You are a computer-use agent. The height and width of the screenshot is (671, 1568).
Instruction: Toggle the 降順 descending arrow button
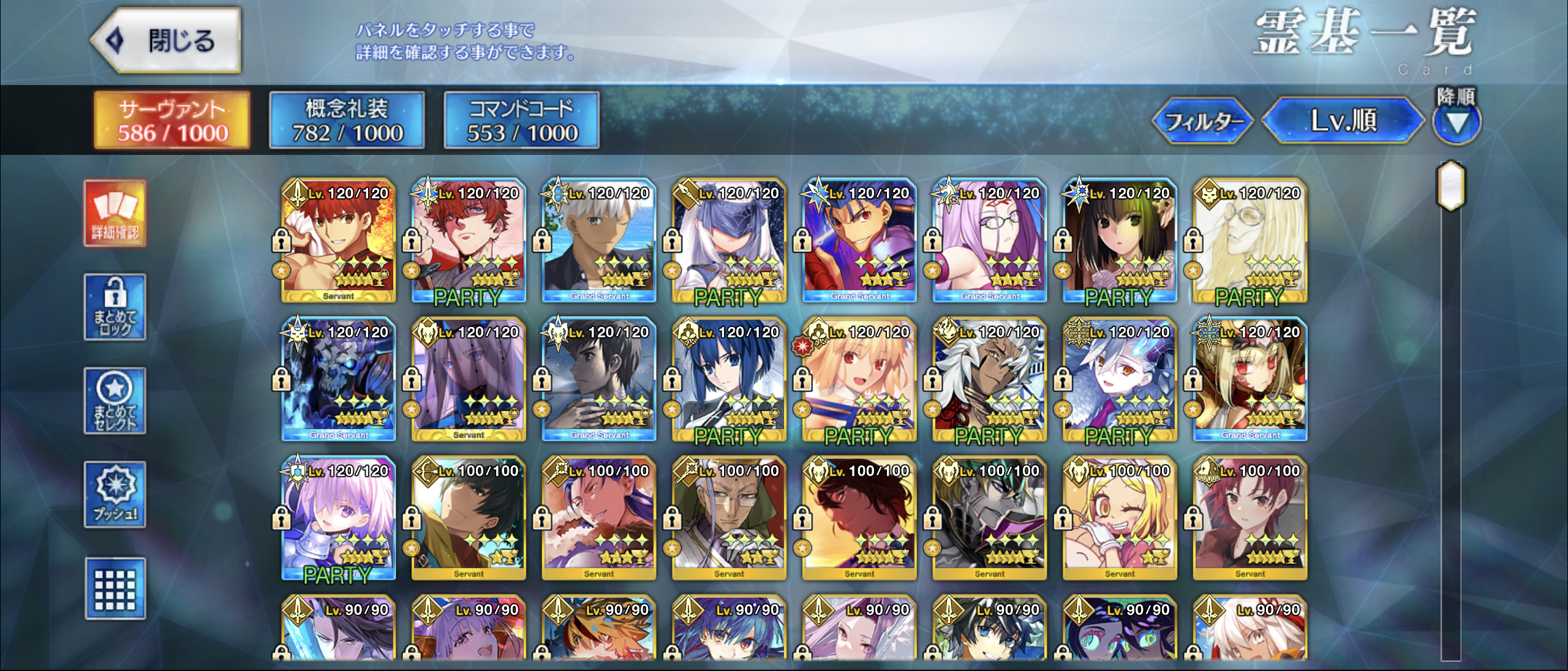click(x=1457, y=123)
